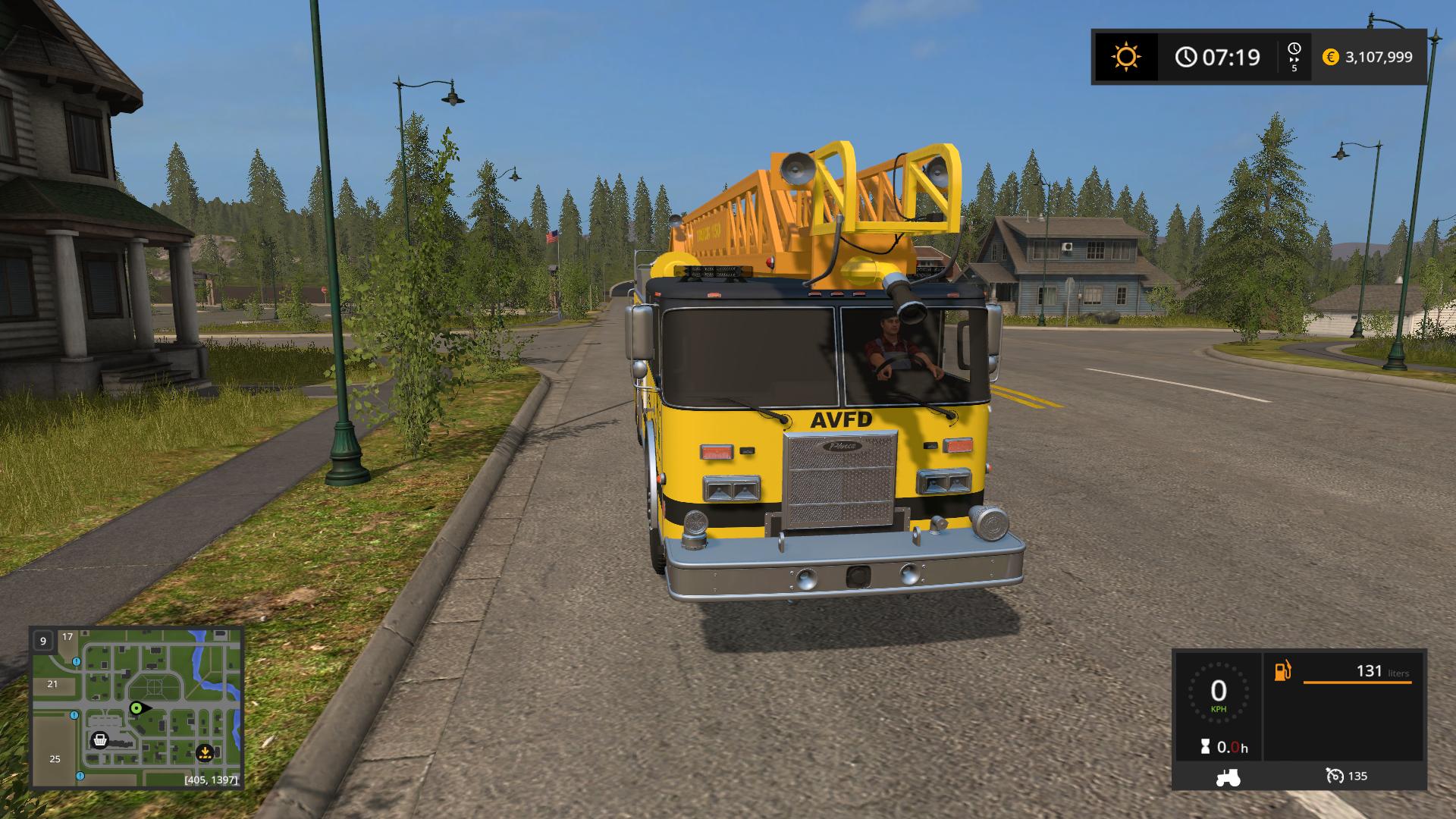Click the sun weather forecast icon
Screen dimensions: 1456x819
click(x=1125, y=57)
